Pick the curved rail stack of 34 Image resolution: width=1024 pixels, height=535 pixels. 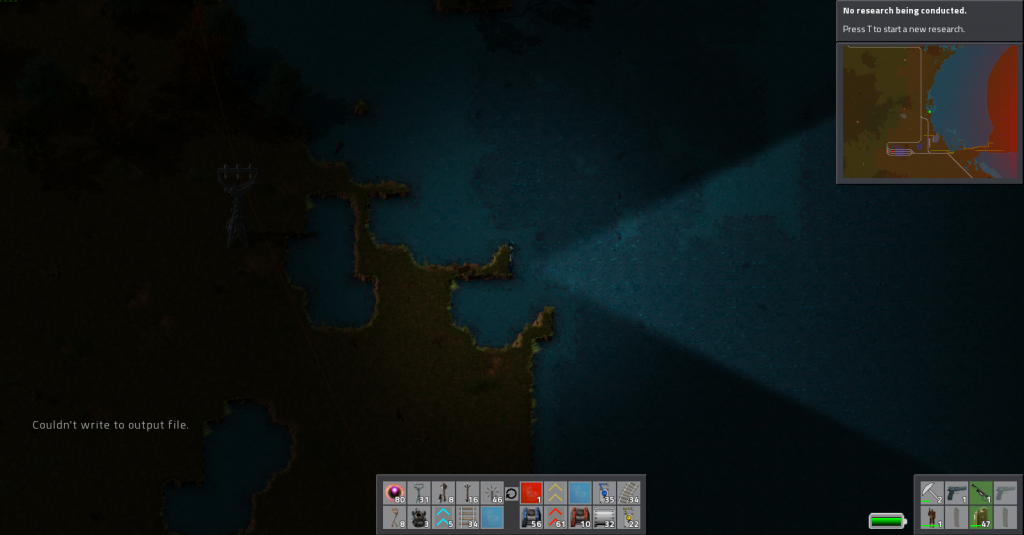click(x=628, y=493)
